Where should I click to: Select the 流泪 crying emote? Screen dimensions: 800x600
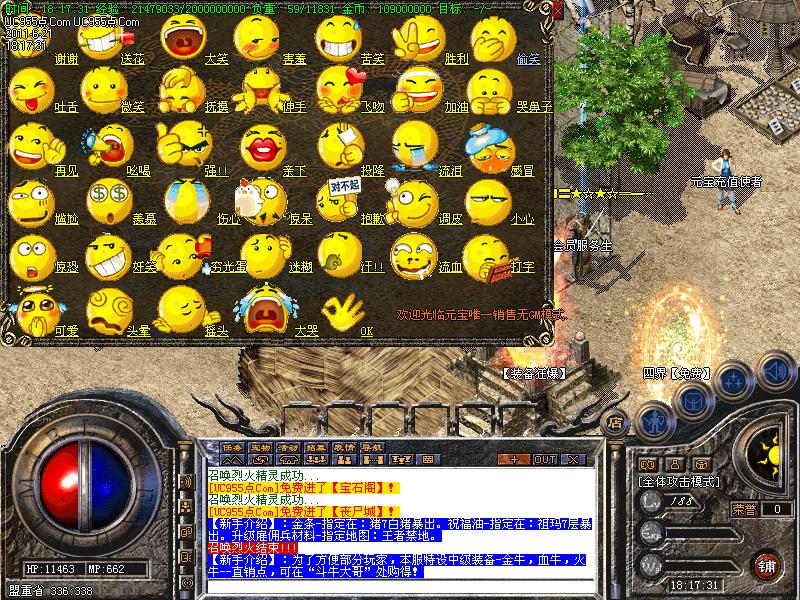tap(410, 147)
